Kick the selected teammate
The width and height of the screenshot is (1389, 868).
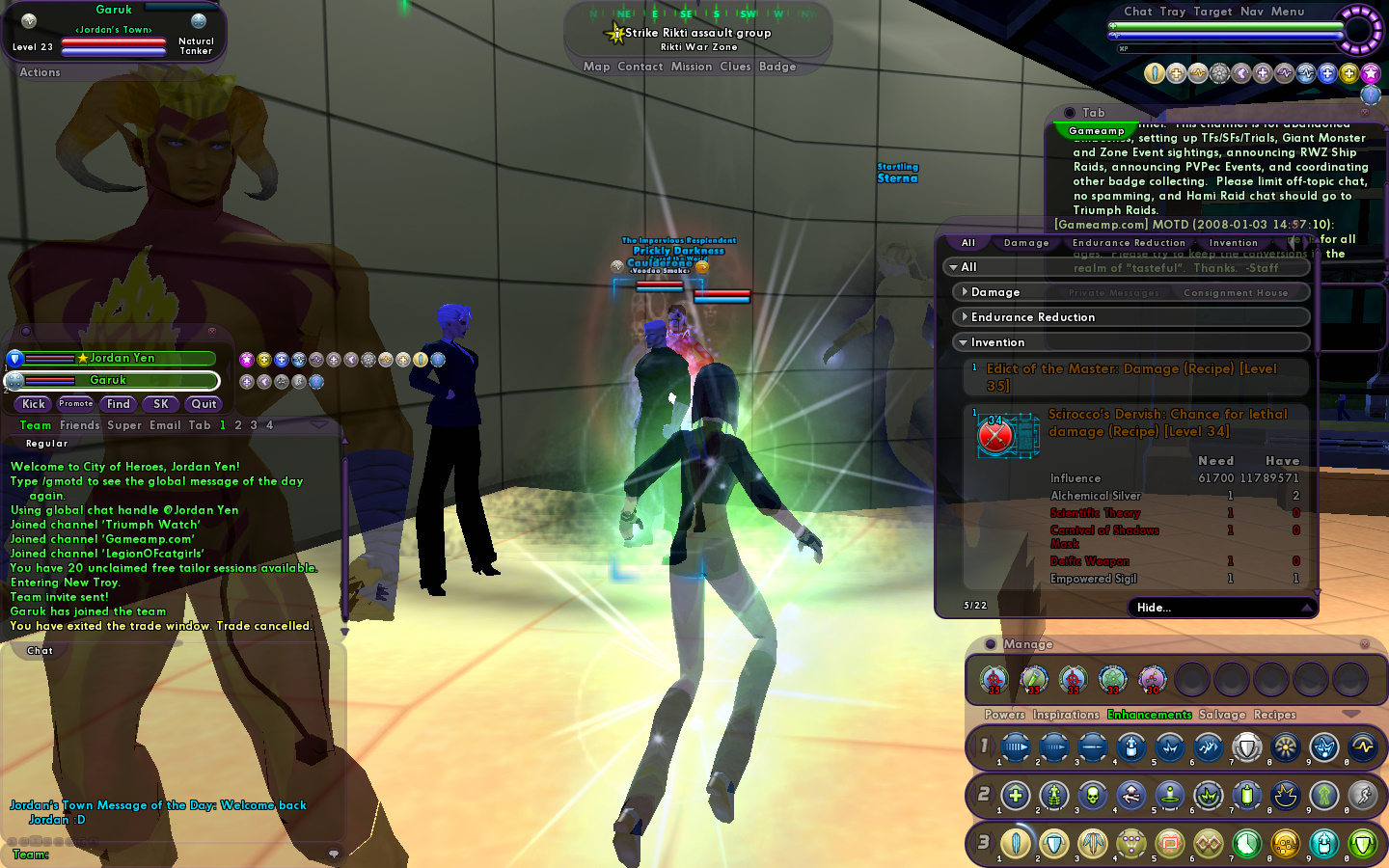pos(34,404)
